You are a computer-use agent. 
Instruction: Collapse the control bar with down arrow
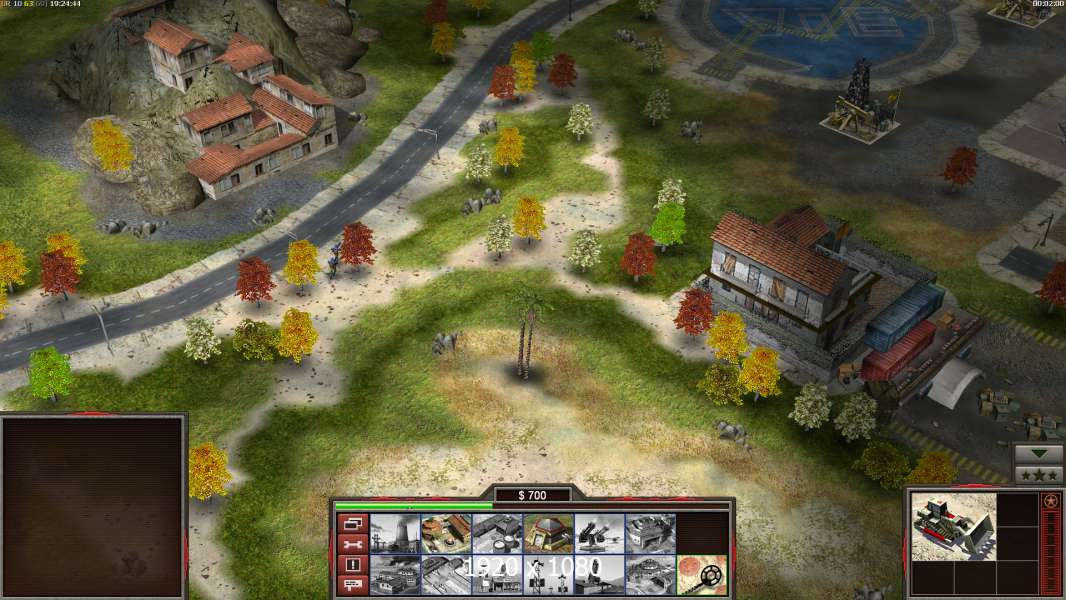(1039, 454)
